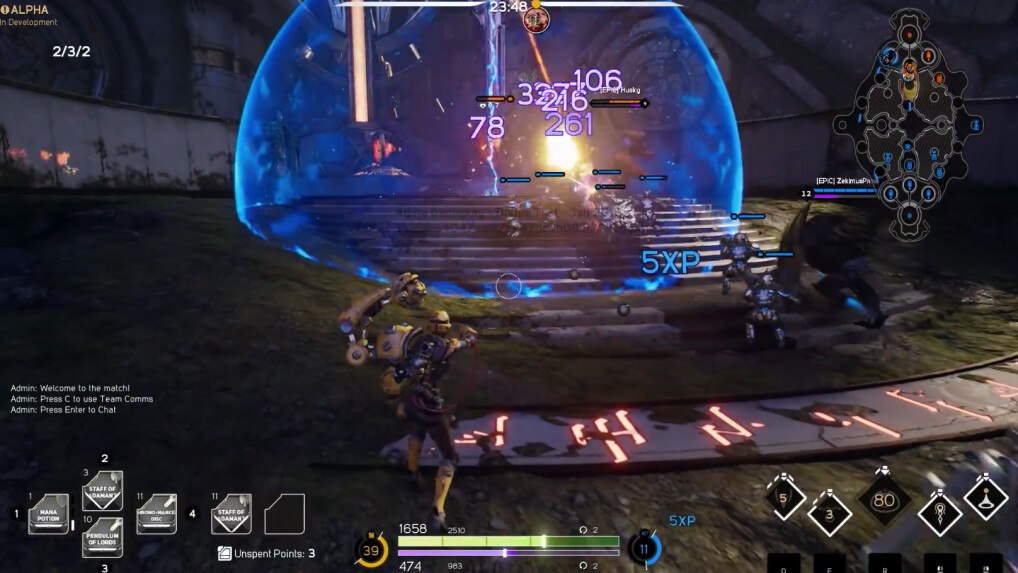The width and height of the screenshot is (1018, 573).
Task: Click the ability diamond with a 3 cooldown
Action: [x=829, y=514]
